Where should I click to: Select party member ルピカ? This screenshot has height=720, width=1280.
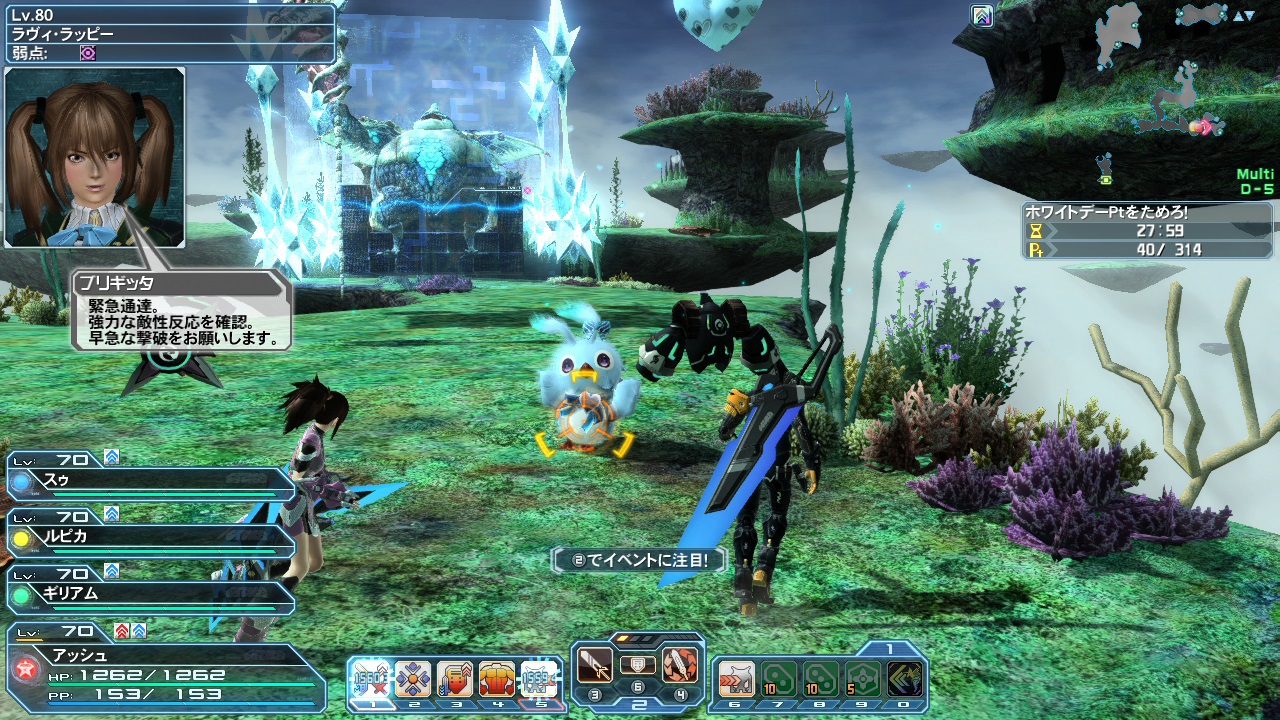click(x=150, y=538)
